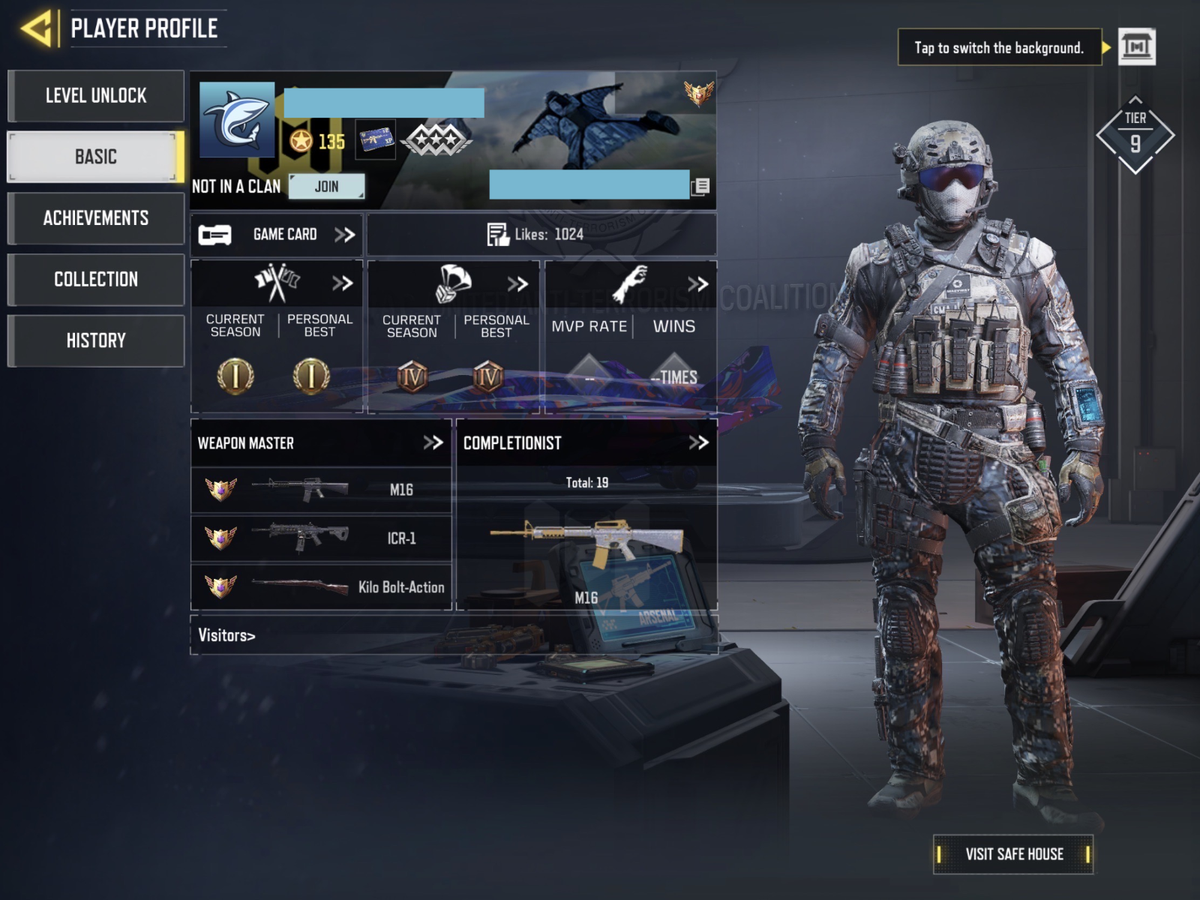Visit the player's Safe House

coord(1013,854)
